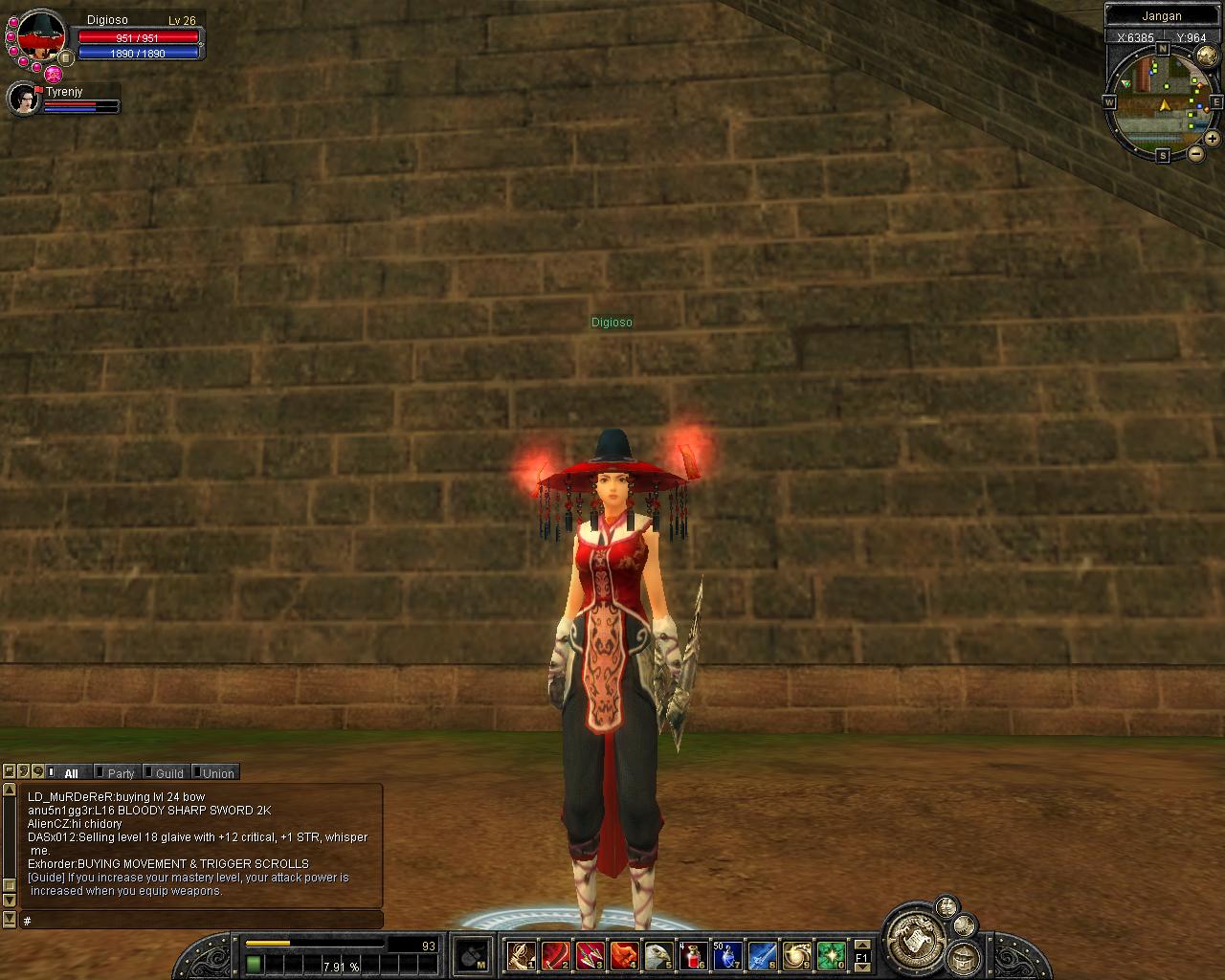1225x980 pixels.
Task: Select the All chat tab
Action: pyautogui.click(x=71, y=773)
